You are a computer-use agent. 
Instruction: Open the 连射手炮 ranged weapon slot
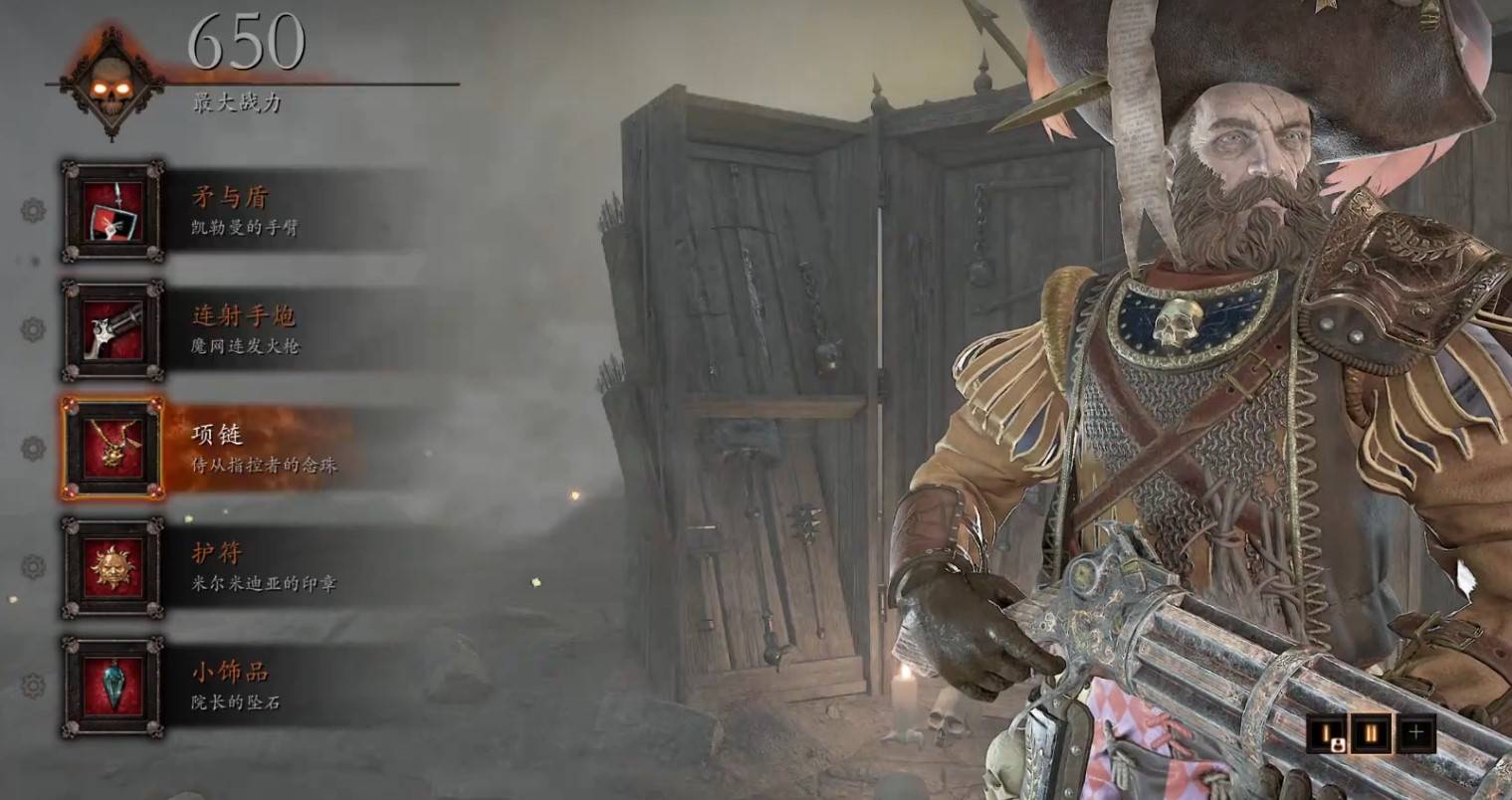pos(112,330)
